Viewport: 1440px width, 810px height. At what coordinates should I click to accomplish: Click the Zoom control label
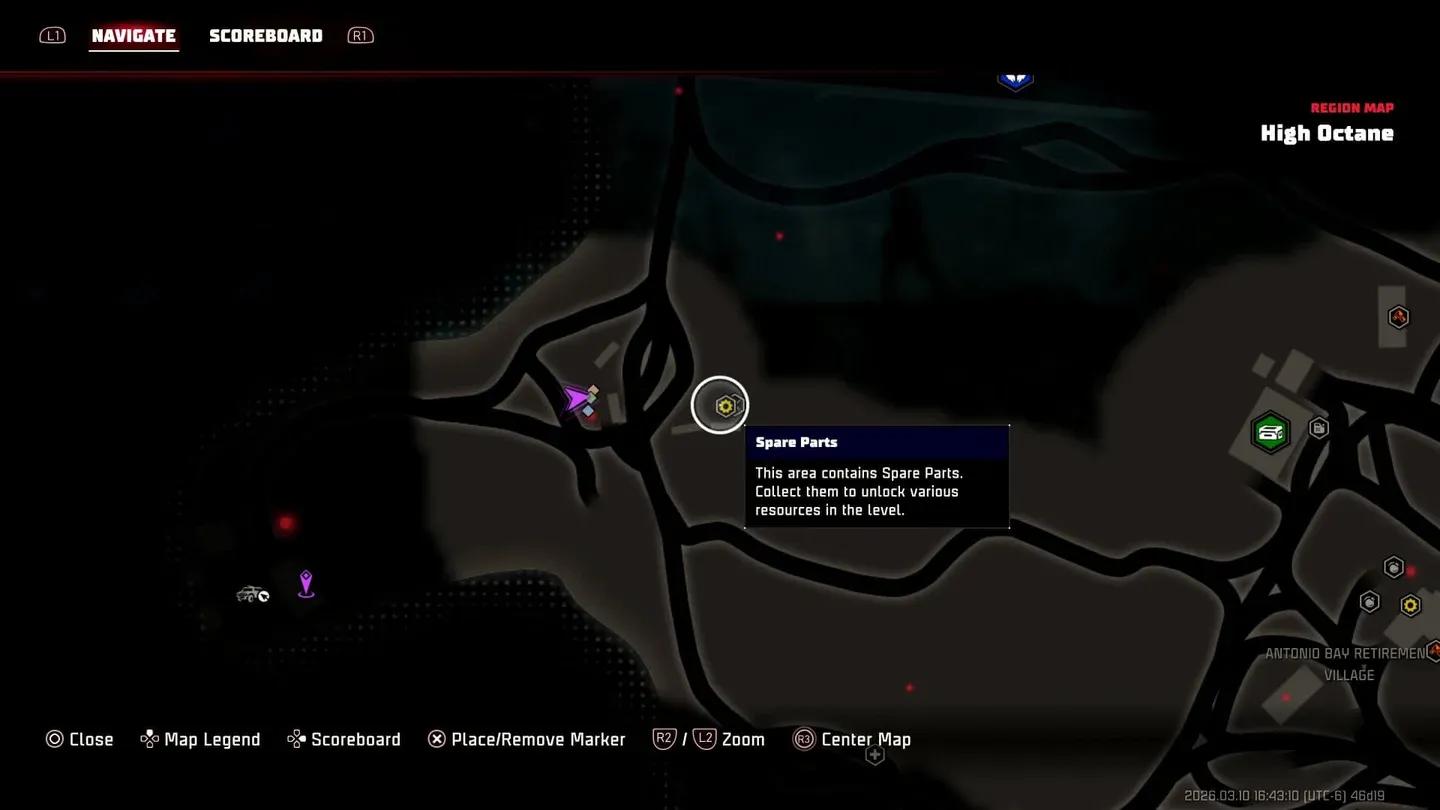click(x=744, y=739)
